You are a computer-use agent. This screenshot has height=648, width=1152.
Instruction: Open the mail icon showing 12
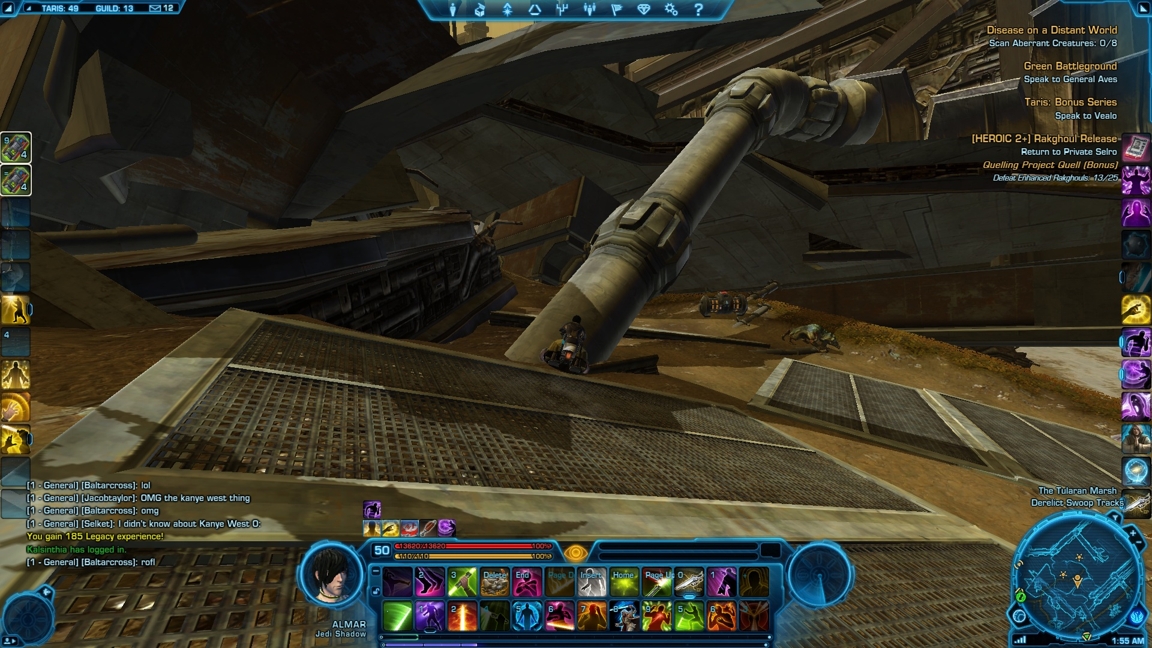161,8
